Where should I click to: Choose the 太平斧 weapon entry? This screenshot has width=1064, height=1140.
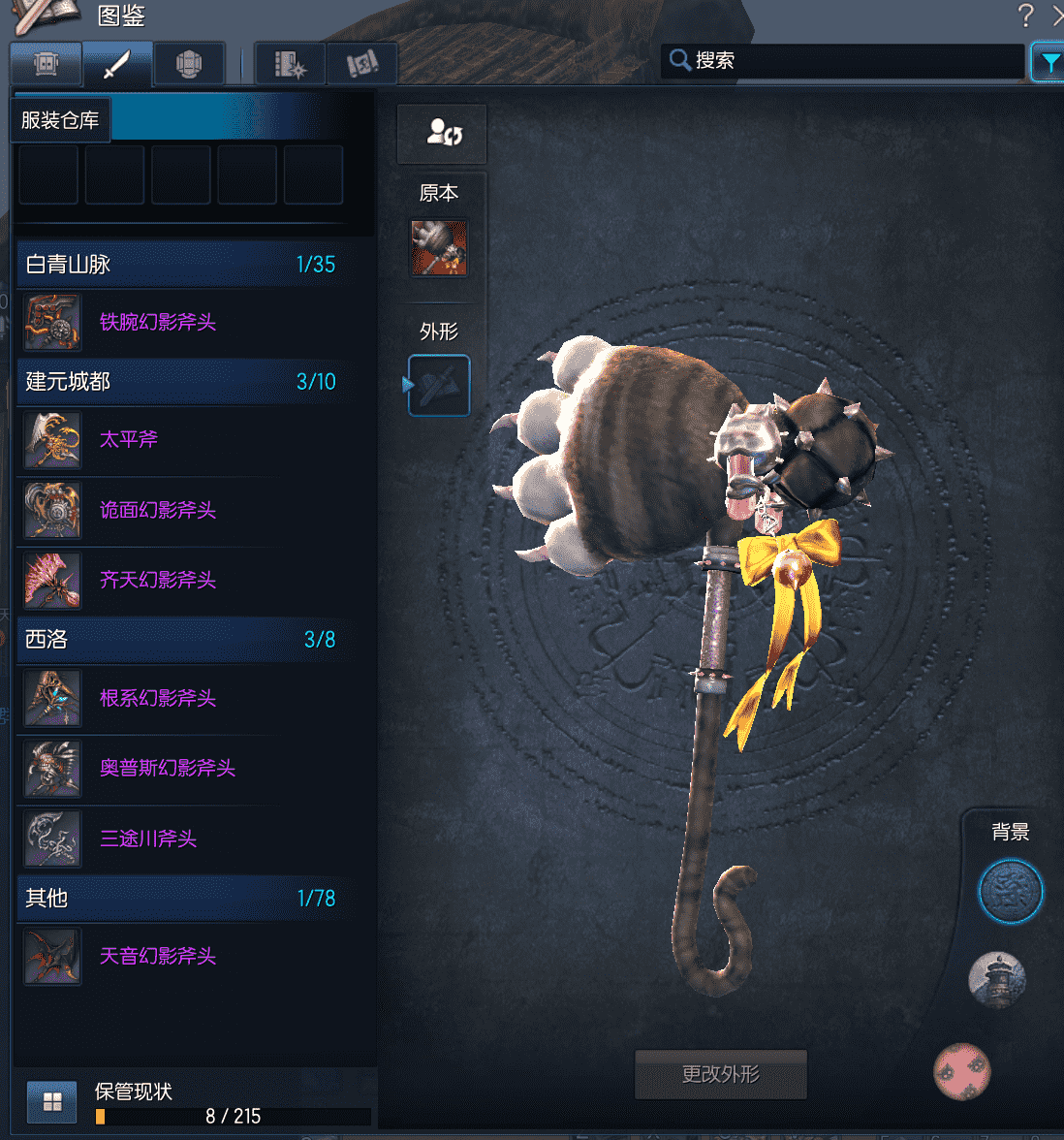(129, 440)
